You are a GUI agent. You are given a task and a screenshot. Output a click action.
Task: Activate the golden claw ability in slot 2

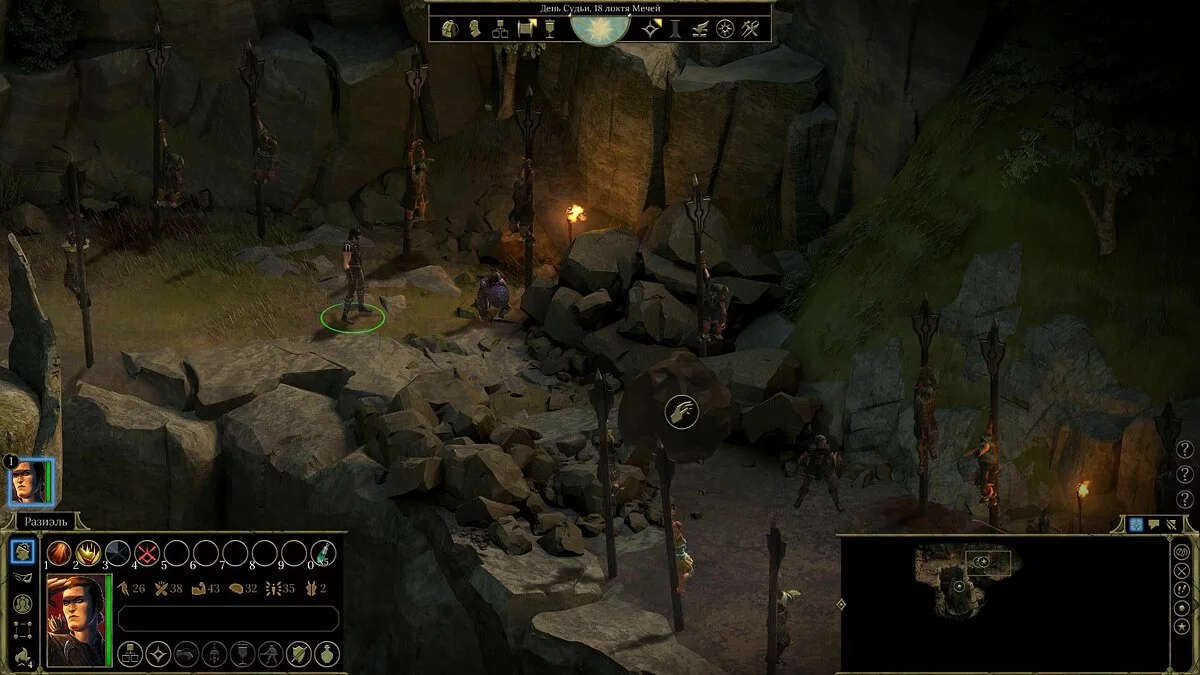pyautogui.click(x=89, y=553)
